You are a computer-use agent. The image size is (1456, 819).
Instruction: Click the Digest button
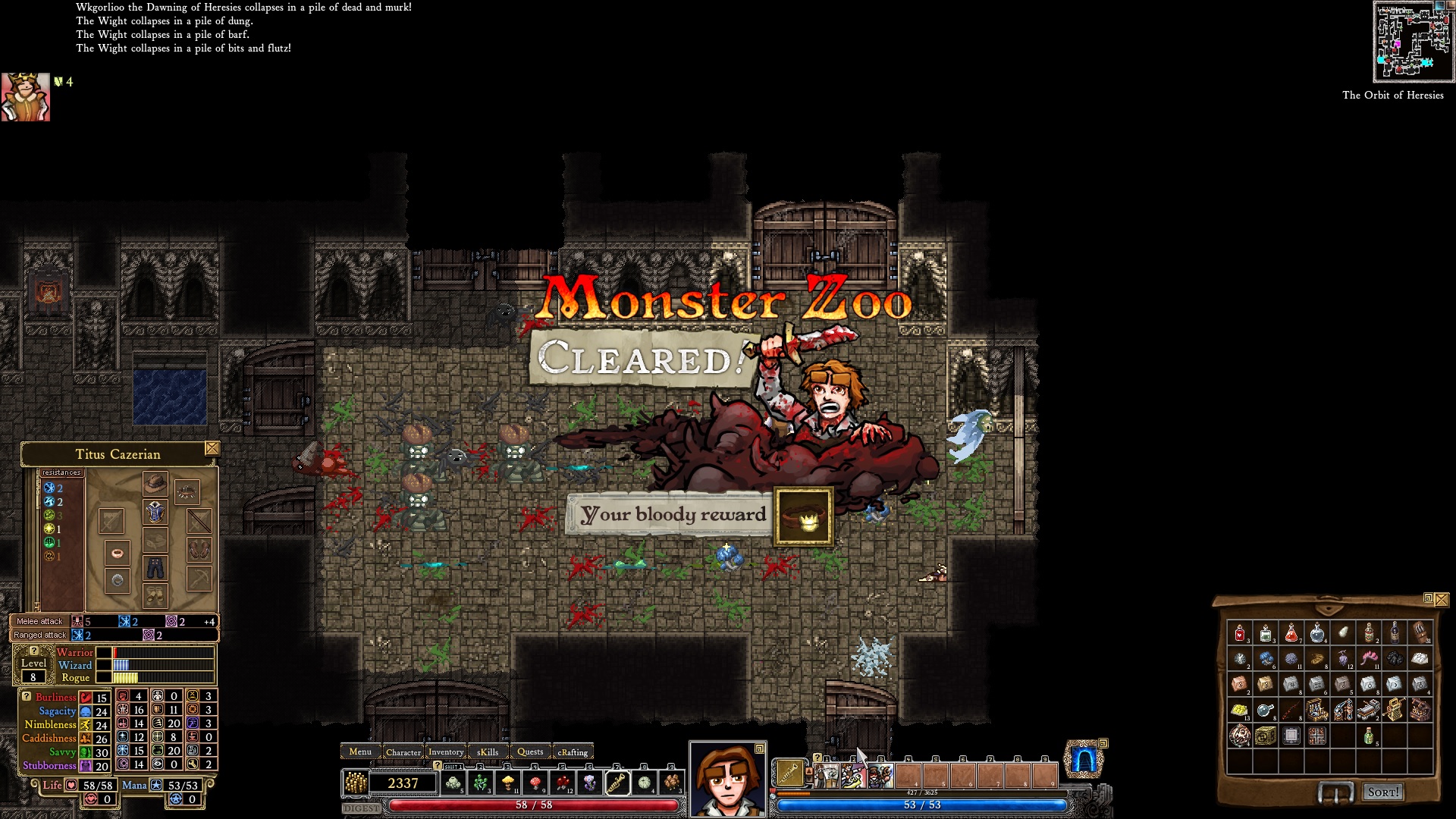point(362,808)
